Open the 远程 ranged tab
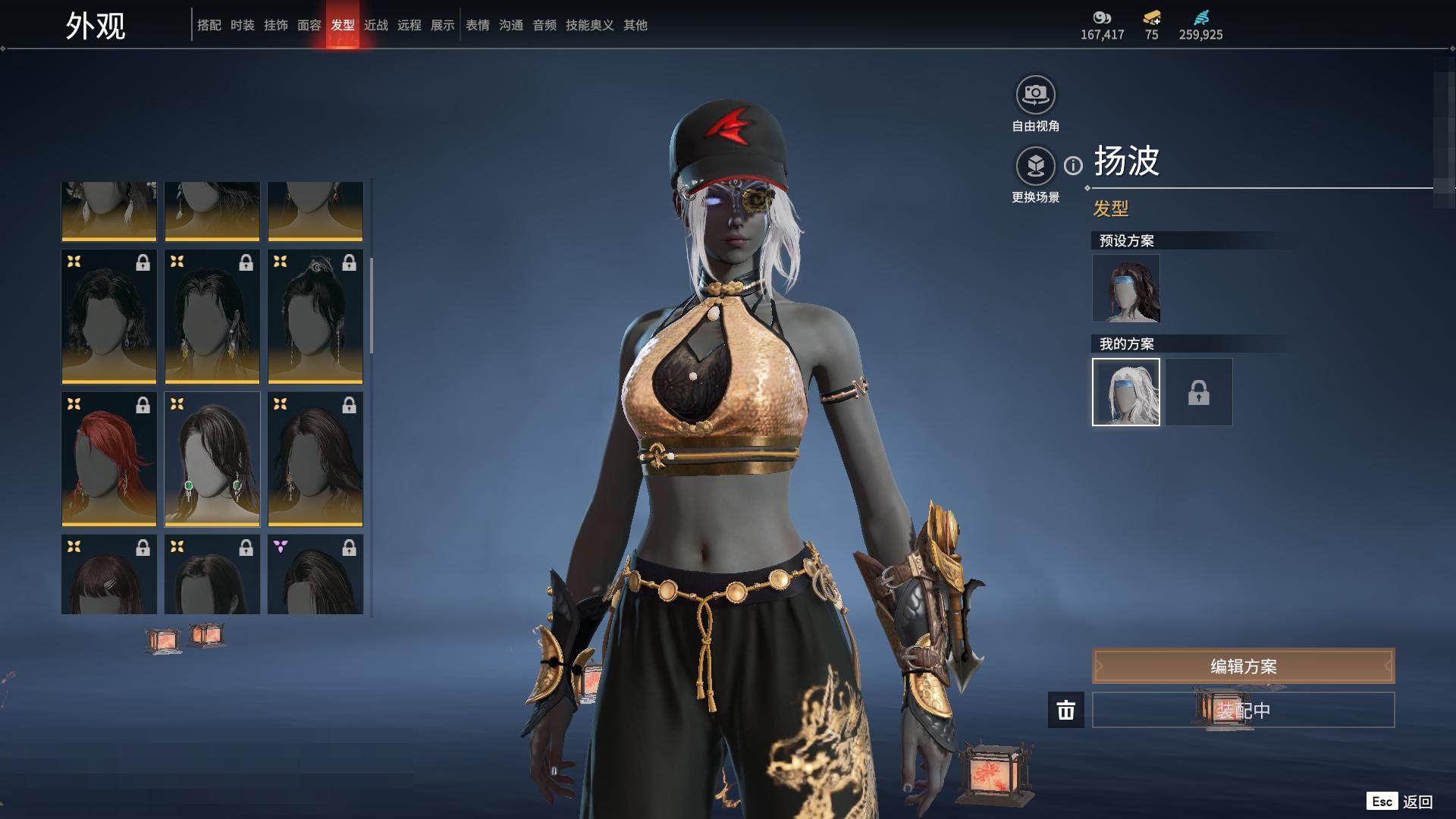The image size is (1456, 819). click(409, 25)
